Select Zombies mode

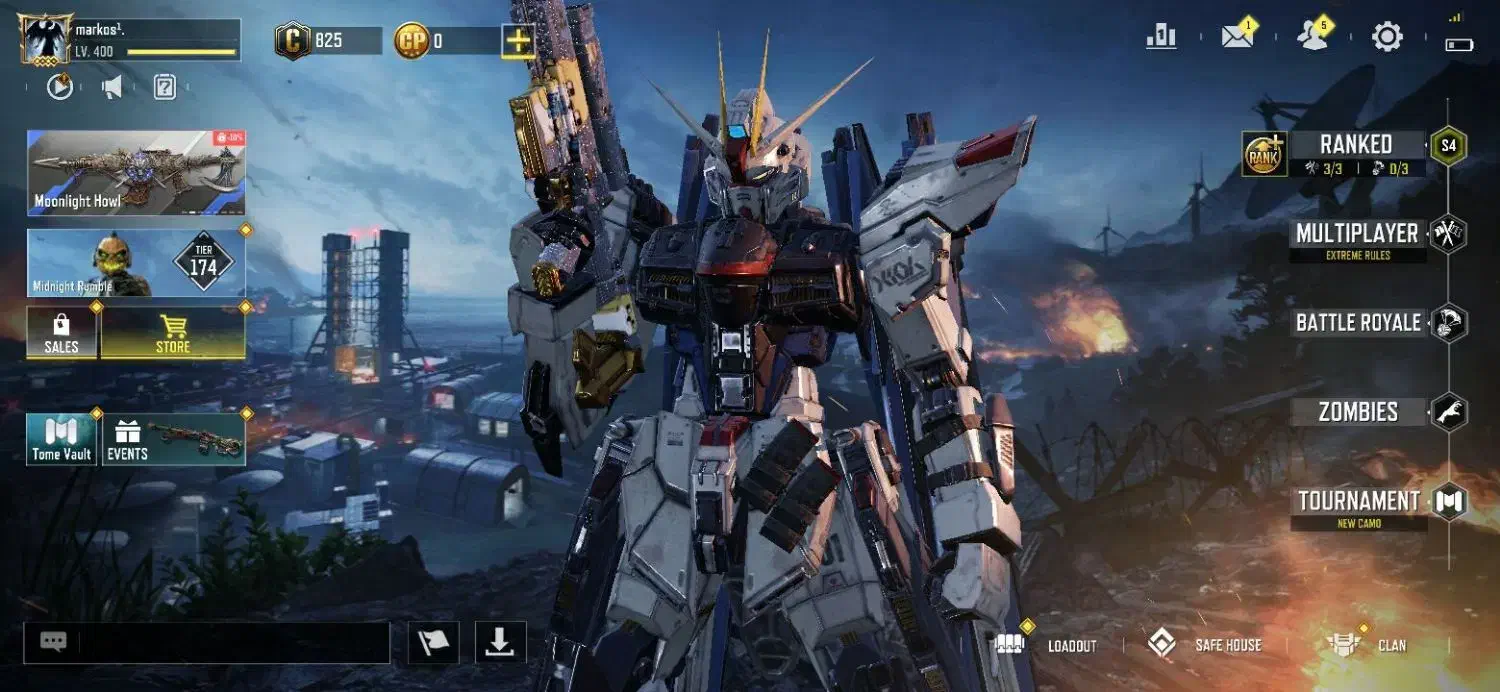pos(1358,412)
